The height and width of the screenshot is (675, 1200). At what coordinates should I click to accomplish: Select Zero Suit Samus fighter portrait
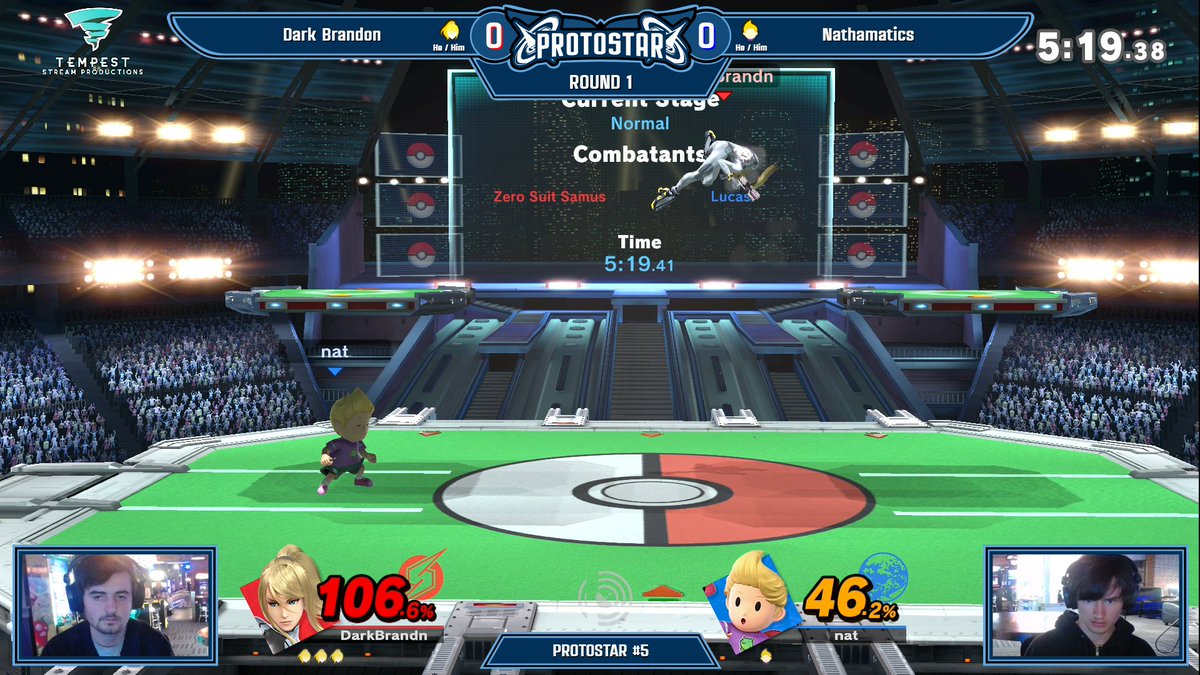tap(284, 595)
